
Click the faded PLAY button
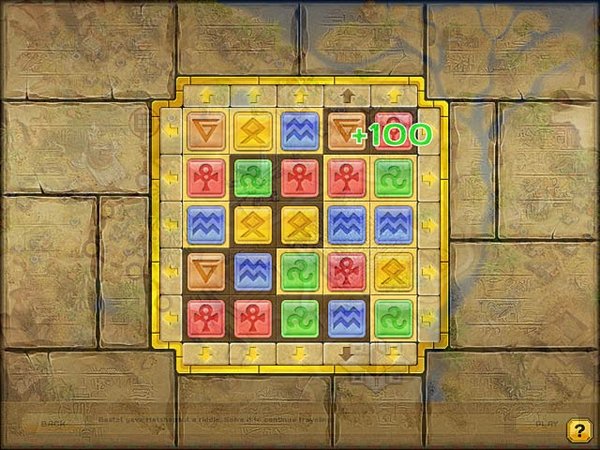click(545, 423)
